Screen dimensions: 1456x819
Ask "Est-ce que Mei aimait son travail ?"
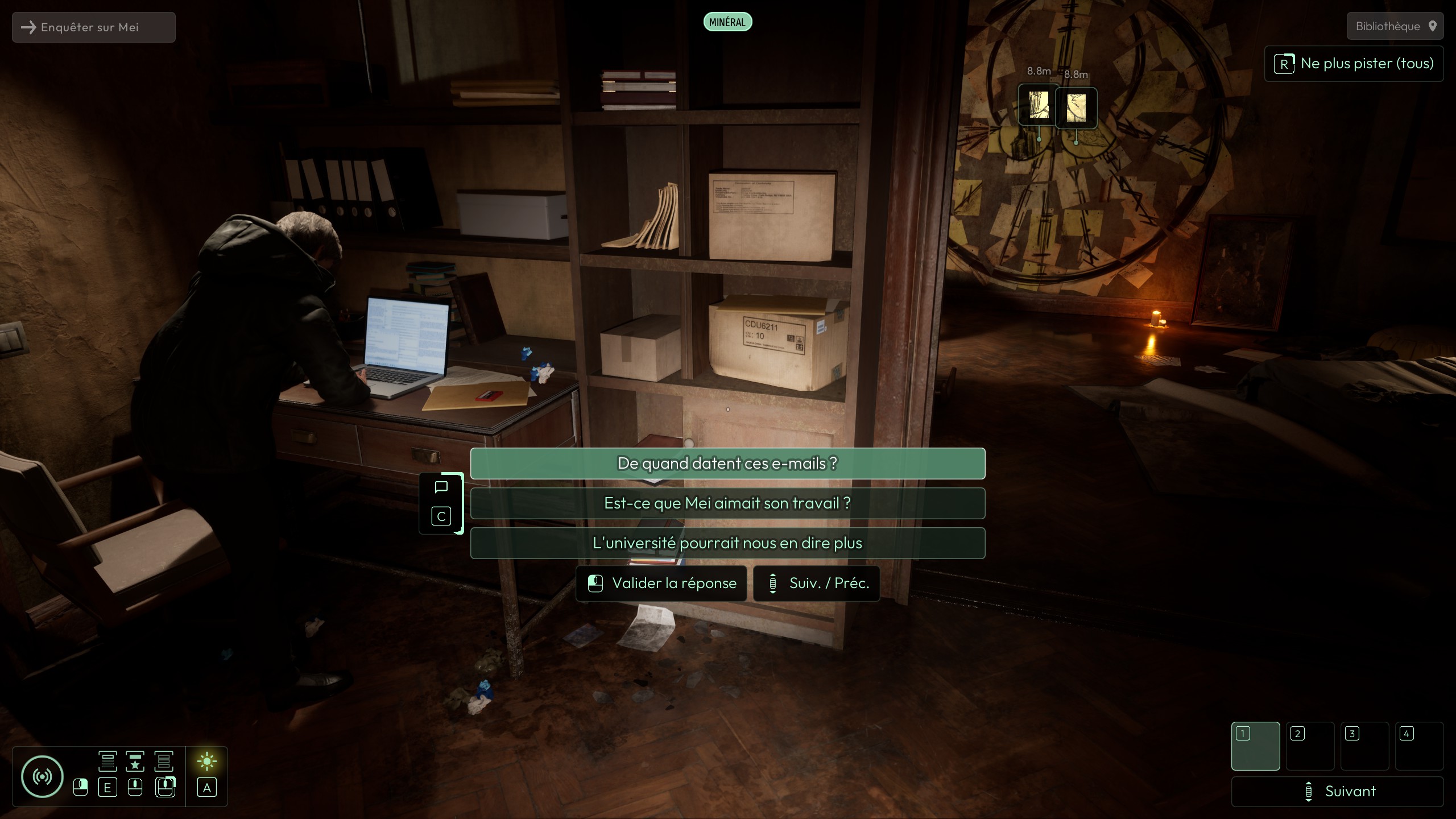point(727,503)
